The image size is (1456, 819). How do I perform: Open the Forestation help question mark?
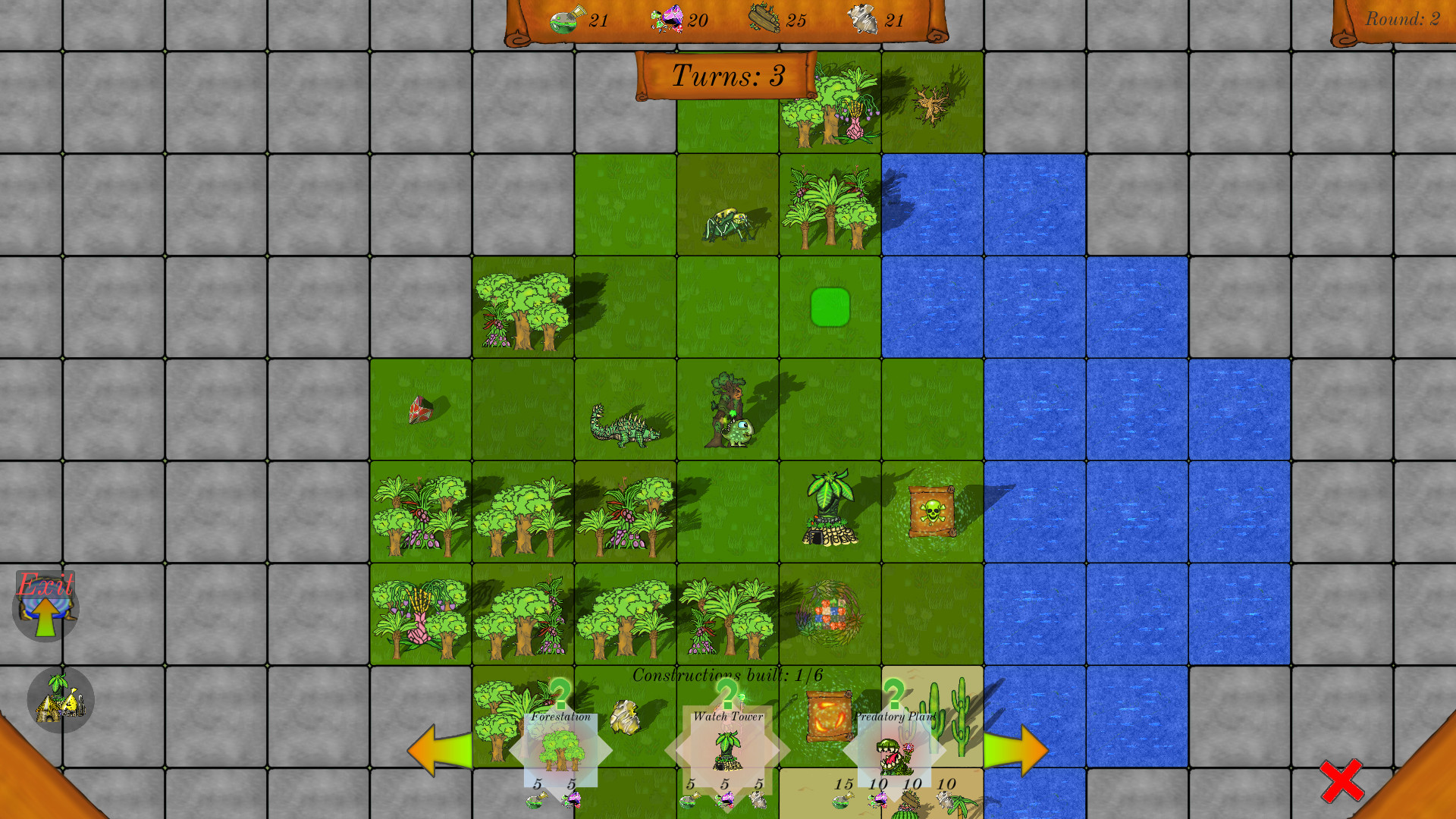(x=560, y=694)
